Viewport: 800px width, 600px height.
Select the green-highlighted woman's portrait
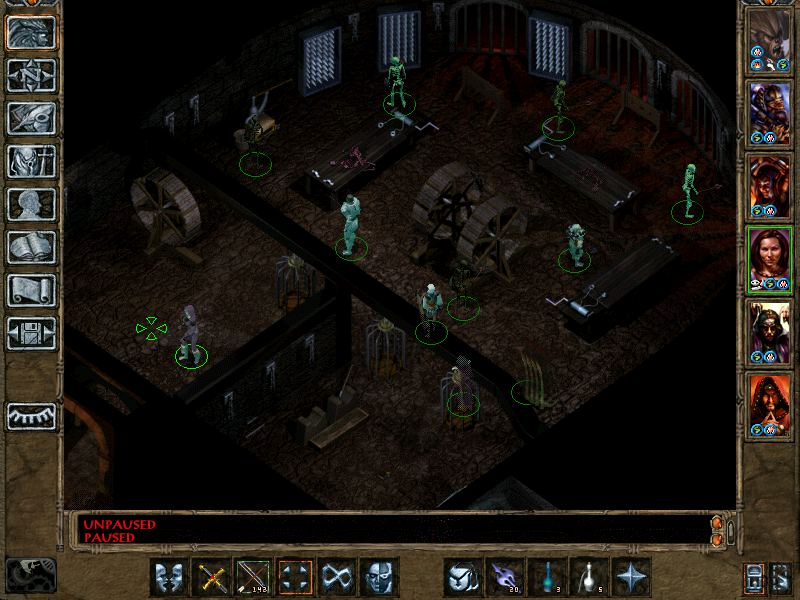tap(769, 258)
